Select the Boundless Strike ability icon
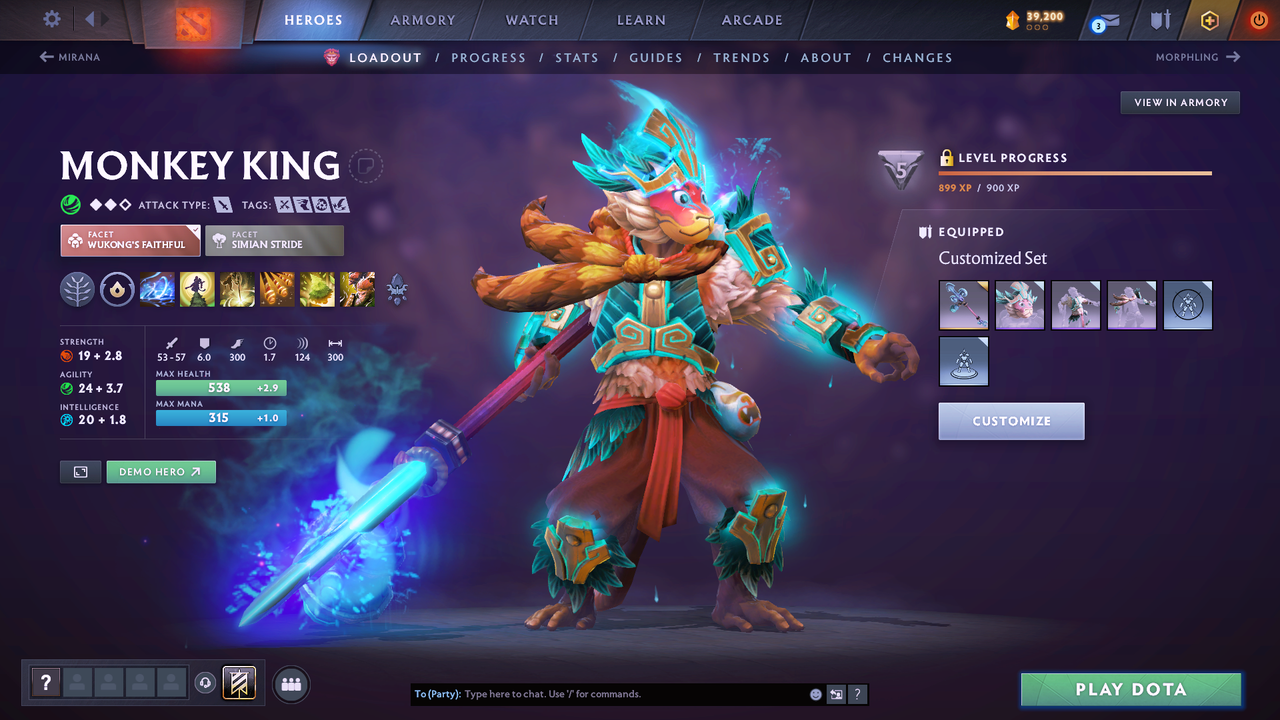 [x=157, y=289]
